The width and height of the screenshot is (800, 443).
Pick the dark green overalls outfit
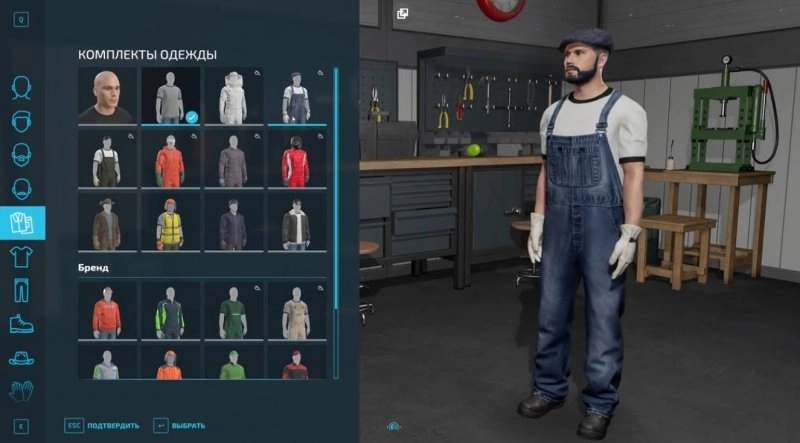point(107,159)
